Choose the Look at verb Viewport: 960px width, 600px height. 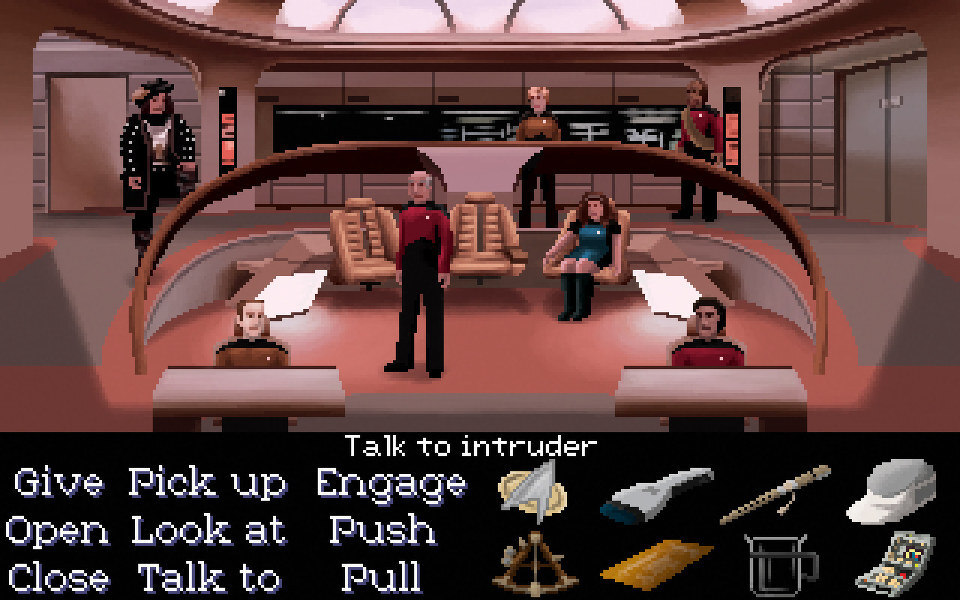[x=209, y=530]
